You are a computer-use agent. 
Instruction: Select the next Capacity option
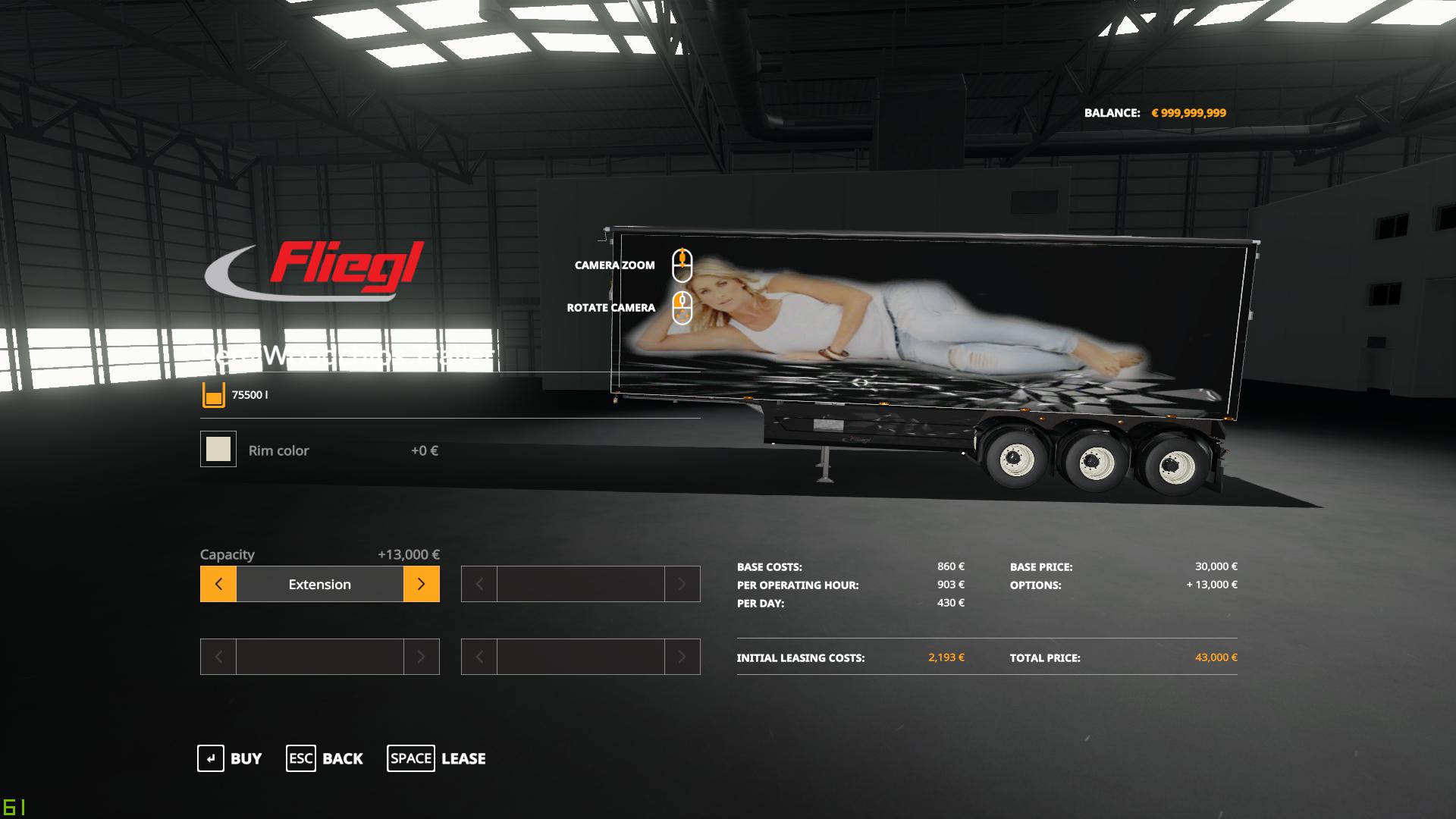click(421, 584)
